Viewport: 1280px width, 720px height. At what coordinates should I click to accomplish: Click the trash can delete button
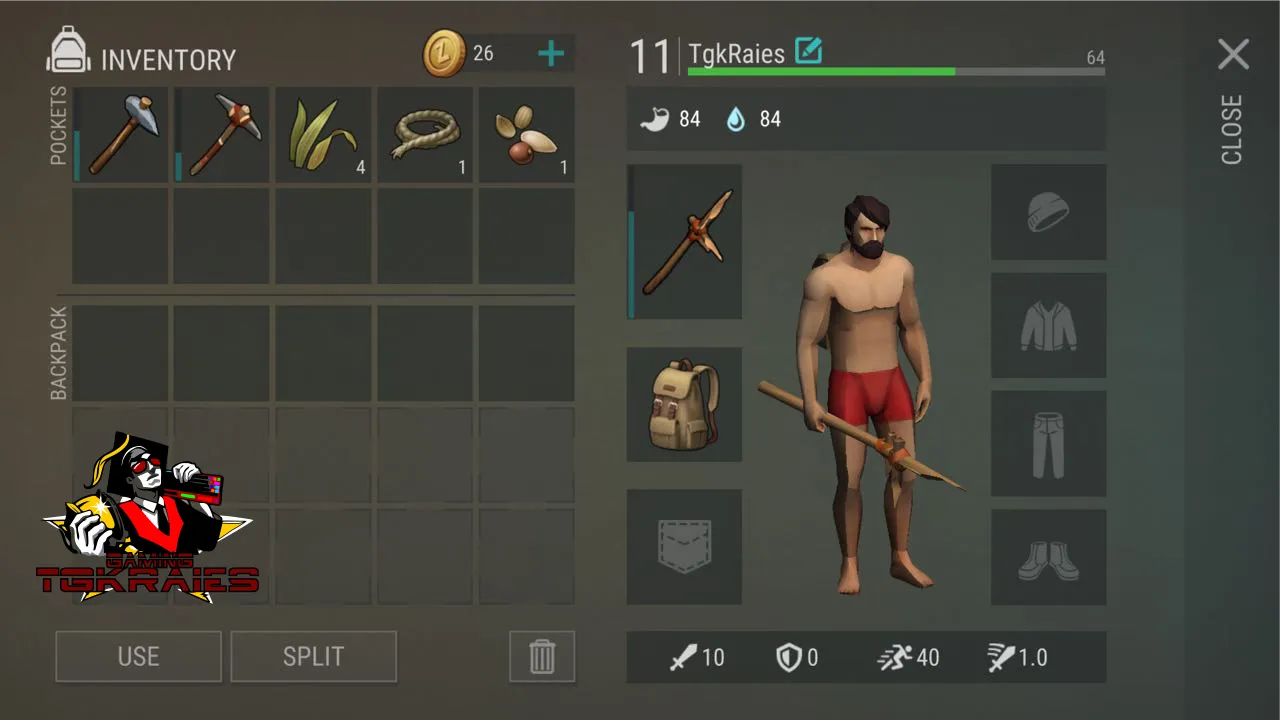tap(541, 656)
